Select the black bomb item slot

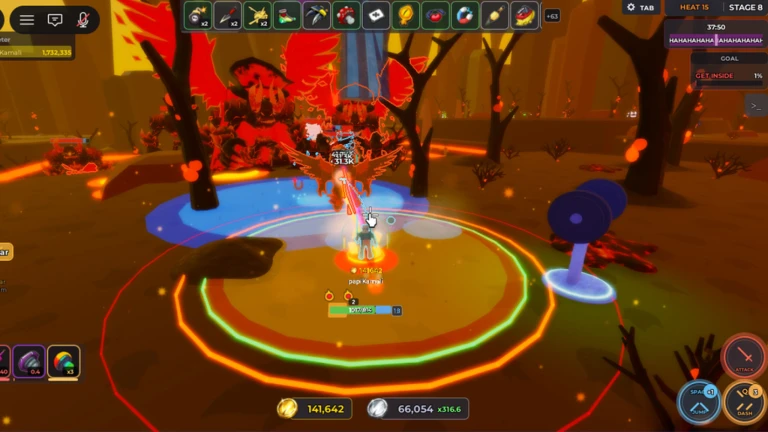click(197, 15)
